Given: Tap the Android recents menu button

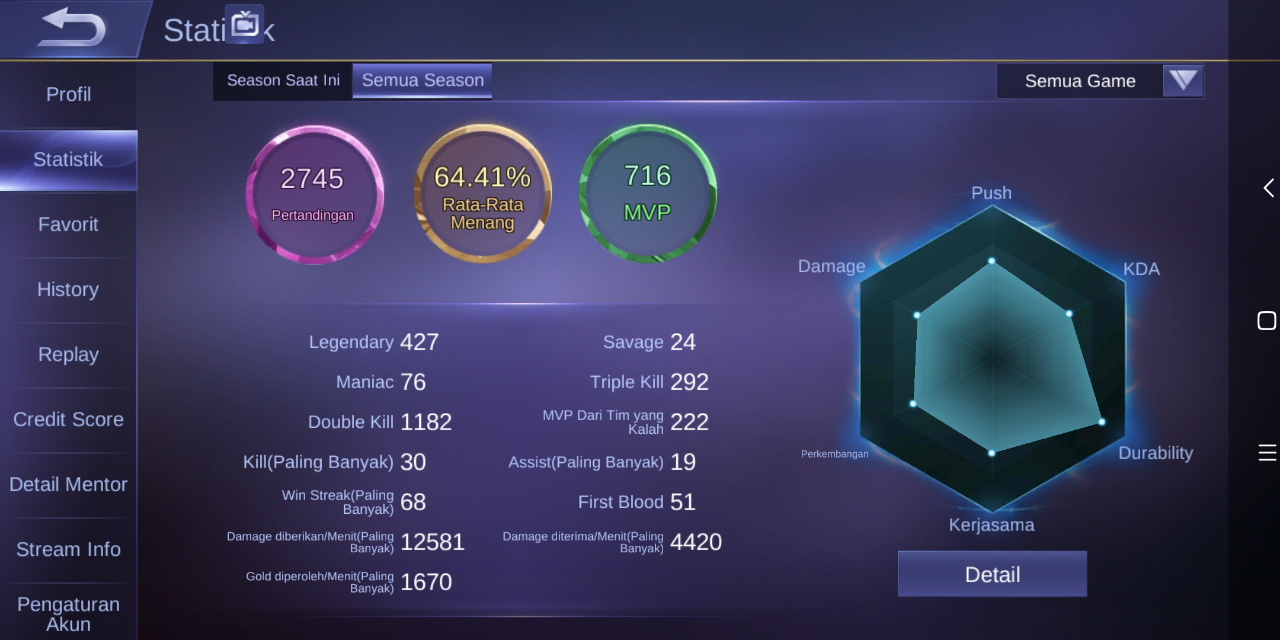Looking at the screenshot, I should click(x=1267, y=453).
